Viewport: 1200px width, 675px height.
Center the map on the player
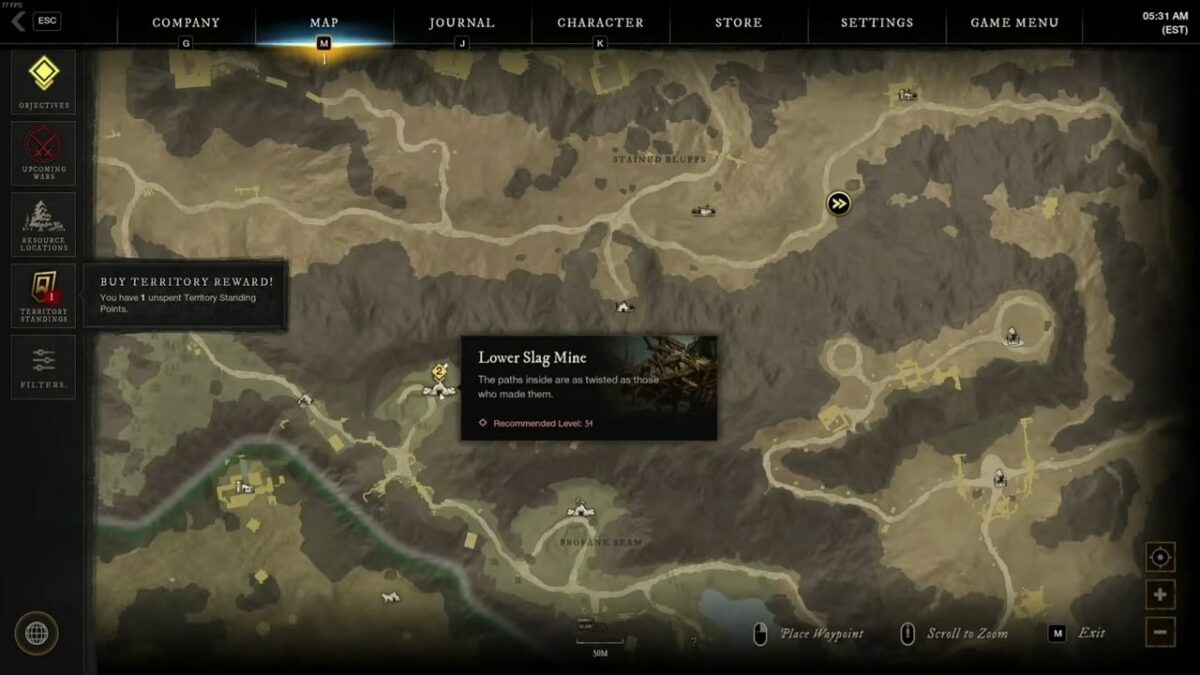(1160, 557)
